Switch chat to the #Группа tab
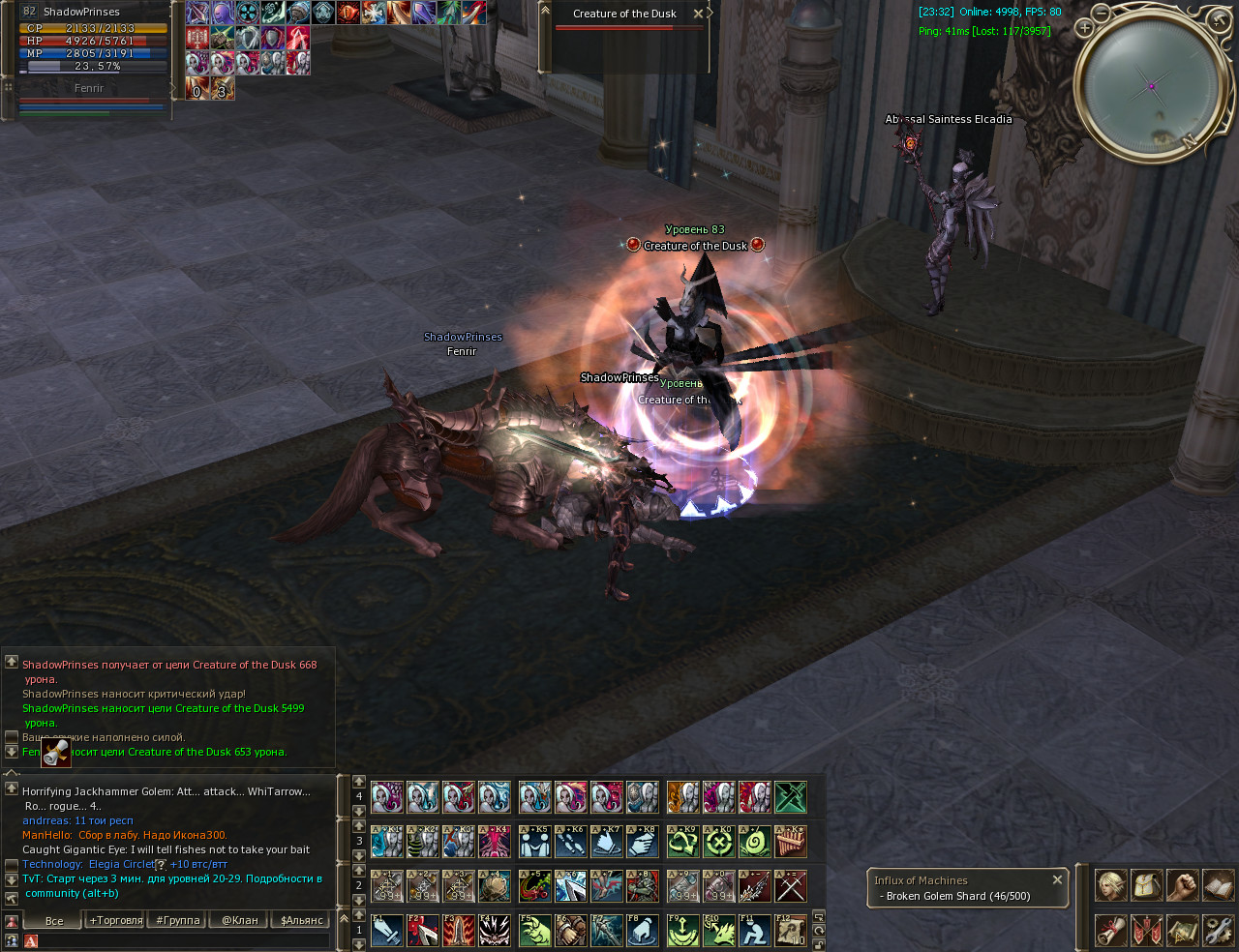1239x952 pixels. point(178,920)
